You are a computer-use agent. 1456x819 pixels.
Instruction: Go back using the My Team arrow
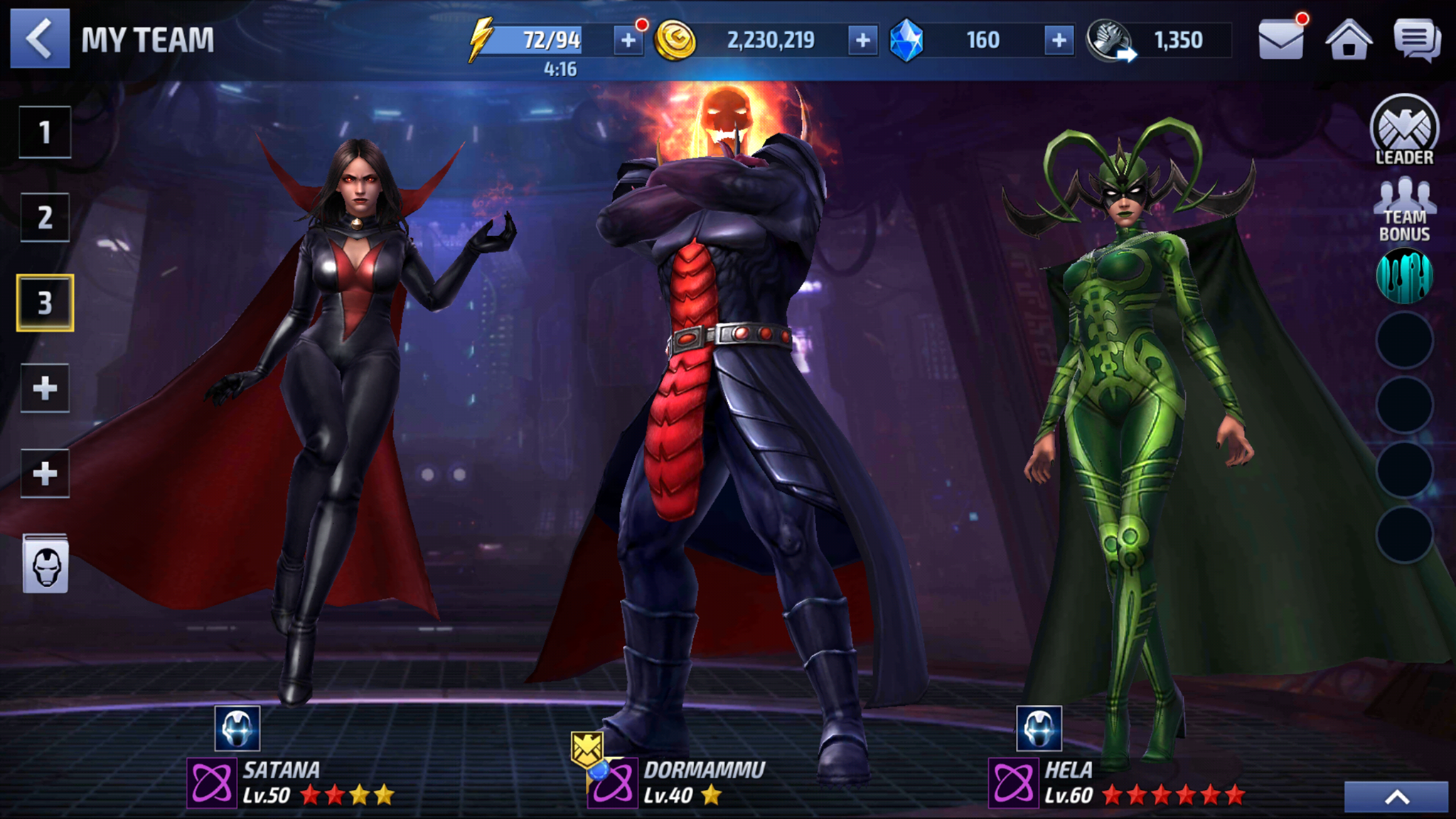pos(39,39)
